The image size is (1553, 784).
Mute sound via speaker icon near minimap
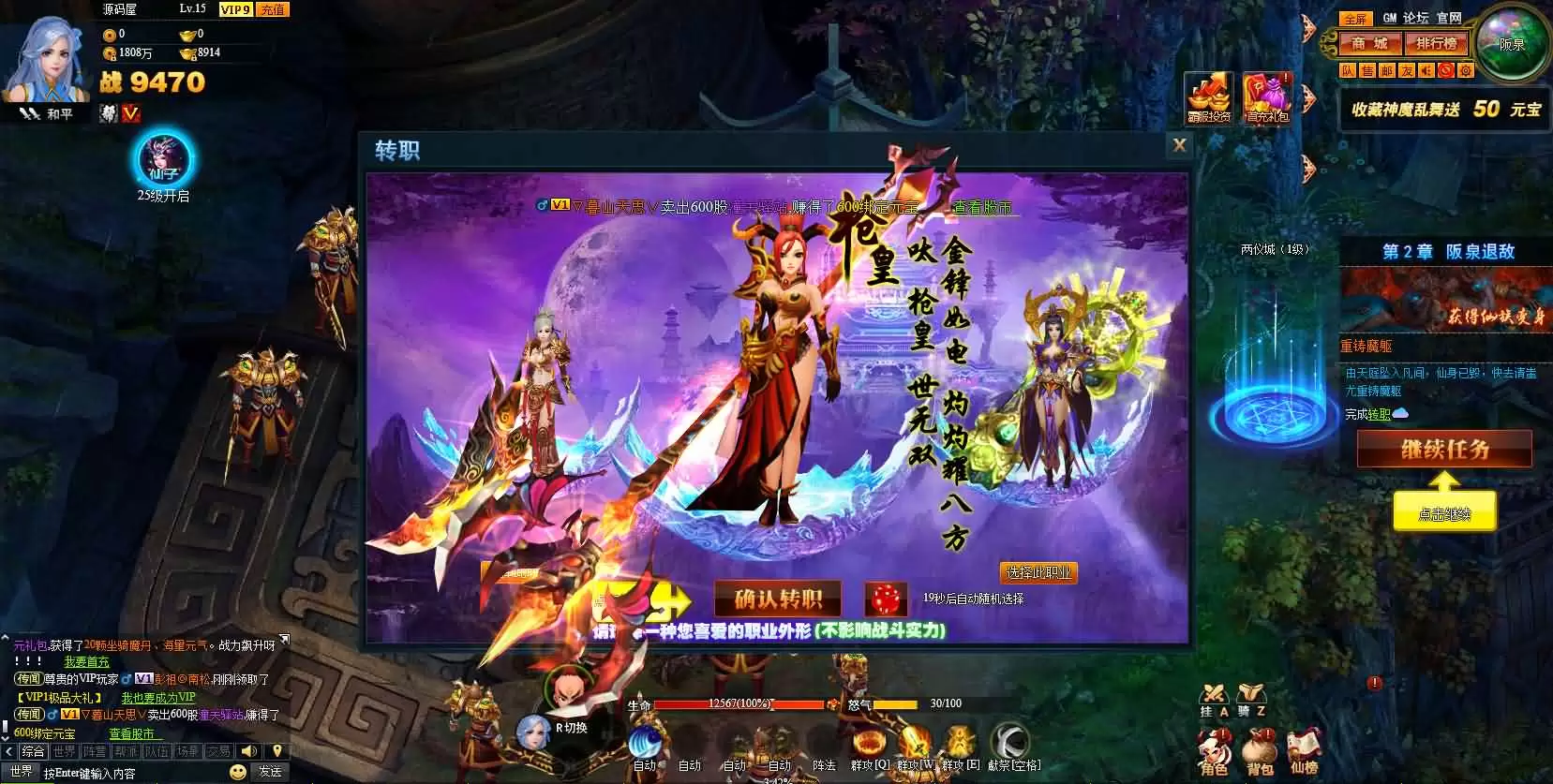point(1426,70)
